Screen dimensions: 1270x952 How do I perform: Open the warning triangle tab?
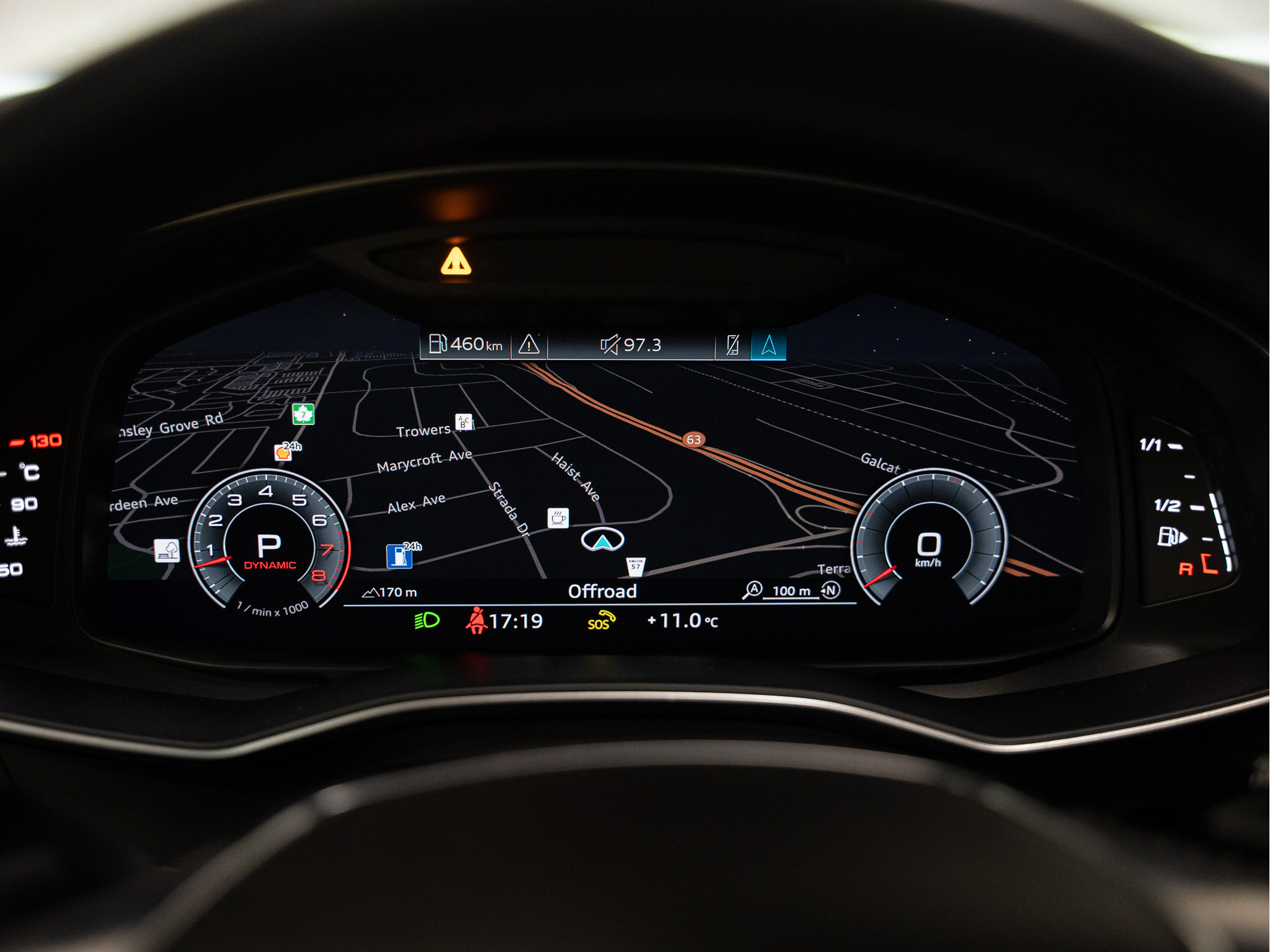529,345
